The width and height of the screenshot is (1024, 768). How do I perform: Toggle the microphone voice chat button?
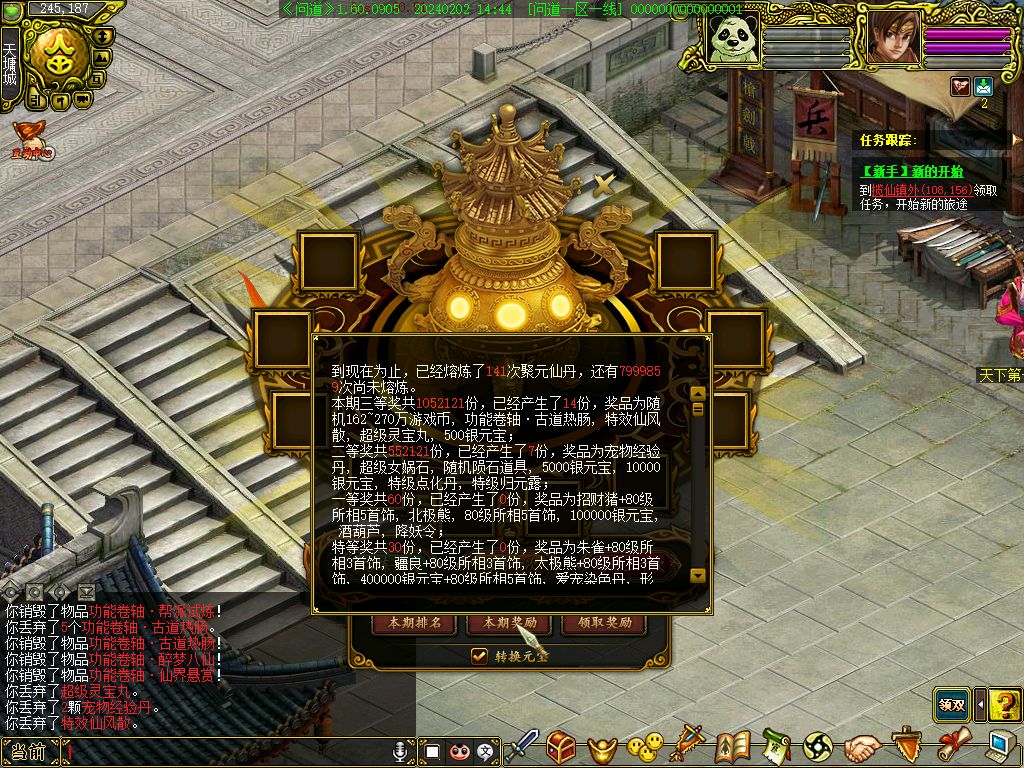tap(403, 750)
